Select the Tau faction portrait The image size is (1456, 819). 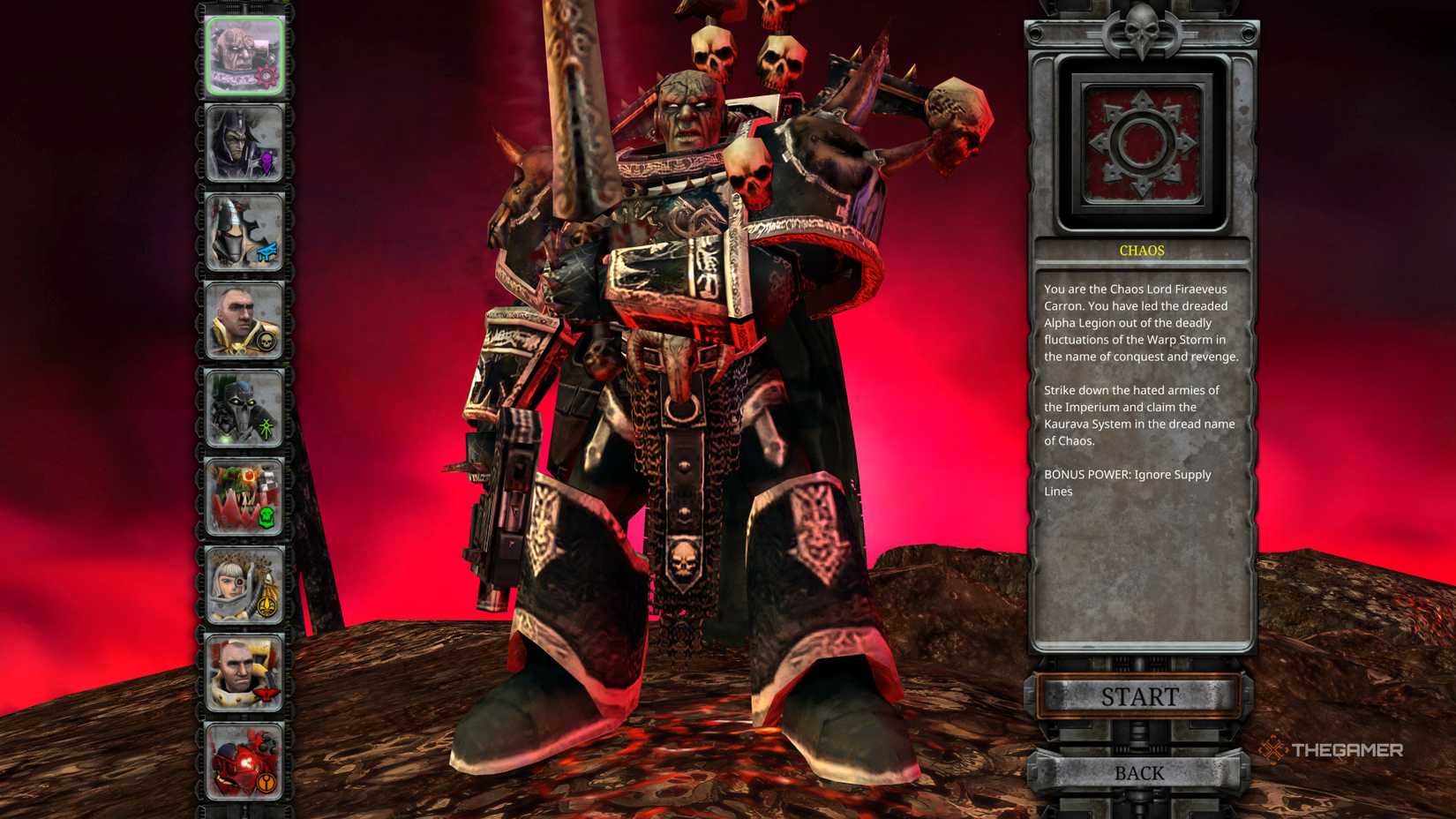[245, 763]
